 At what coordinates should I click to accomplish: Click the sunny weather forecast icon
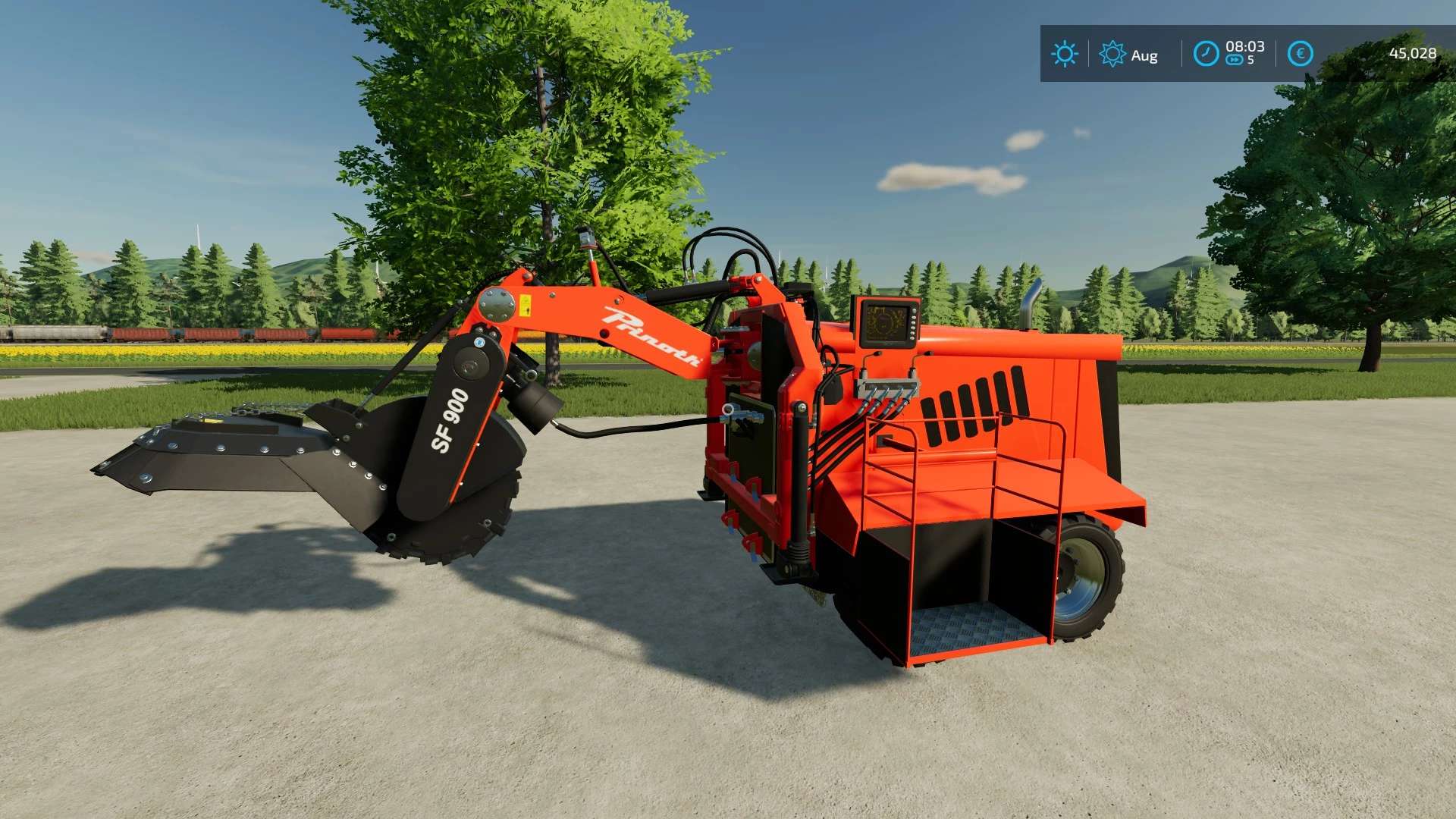pos(1065,54)
